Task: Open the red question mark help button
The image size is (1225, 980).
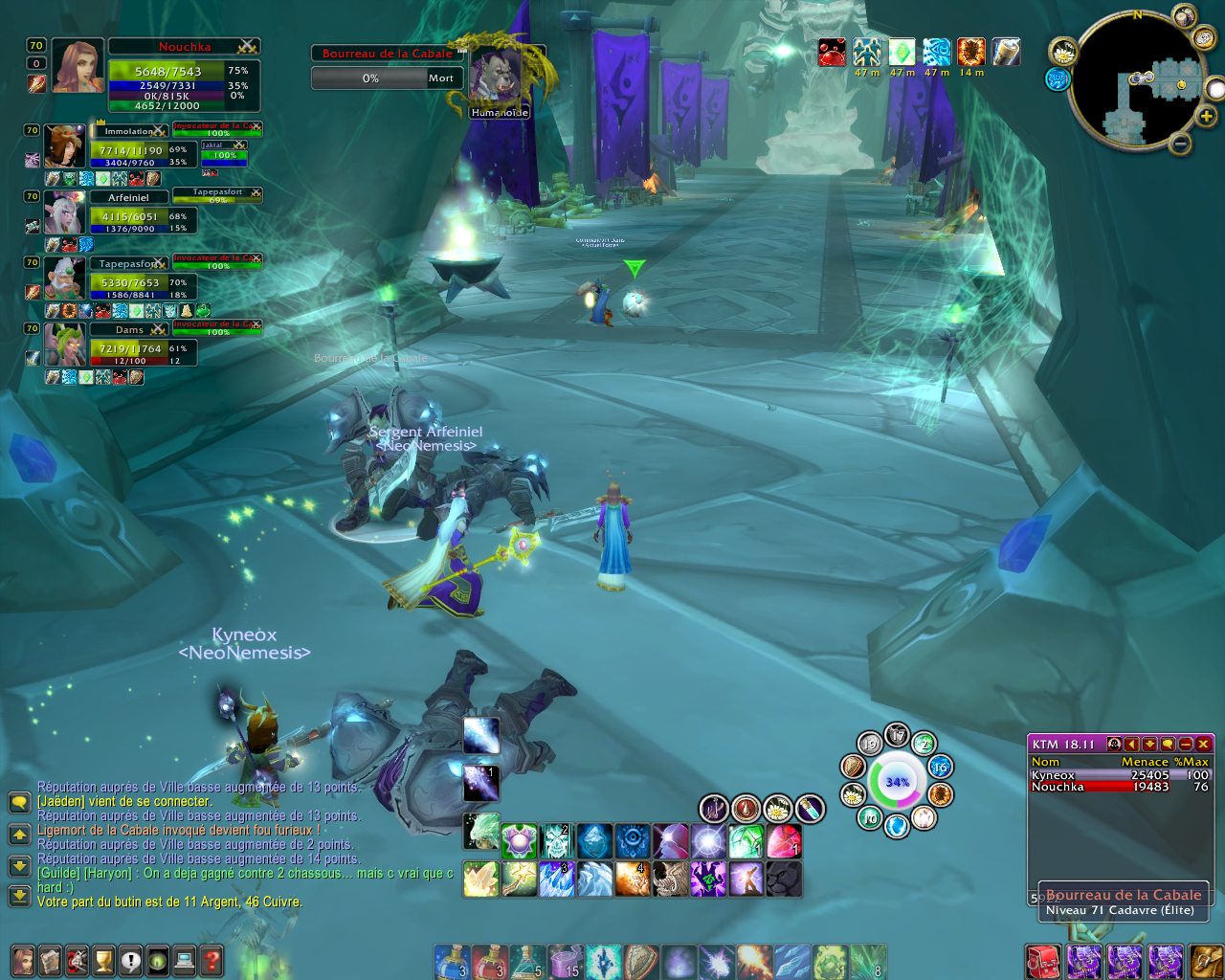Action: (212, 960)
